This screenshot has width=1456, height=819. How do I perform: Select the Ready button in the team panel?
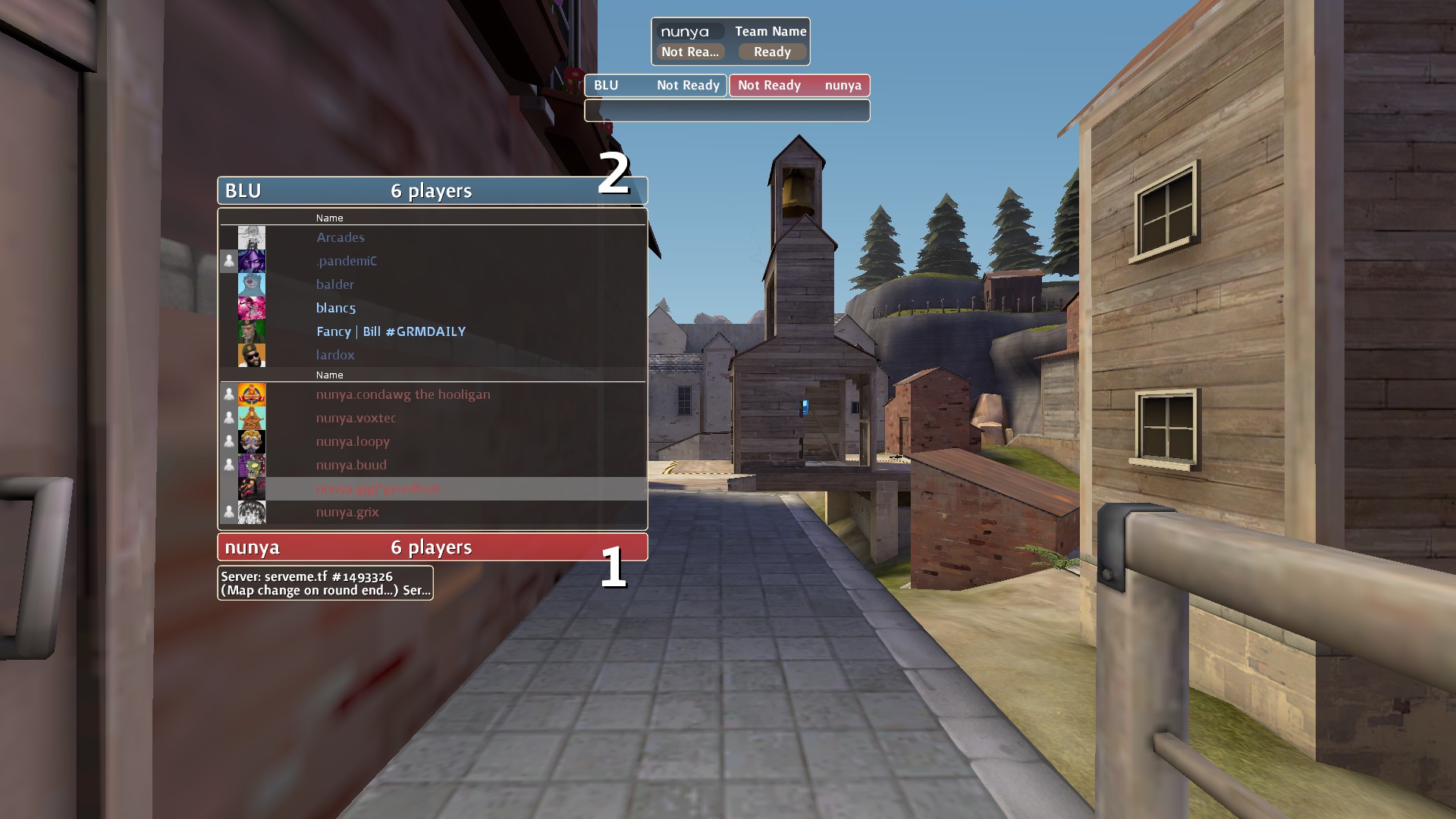coord(772,52)
